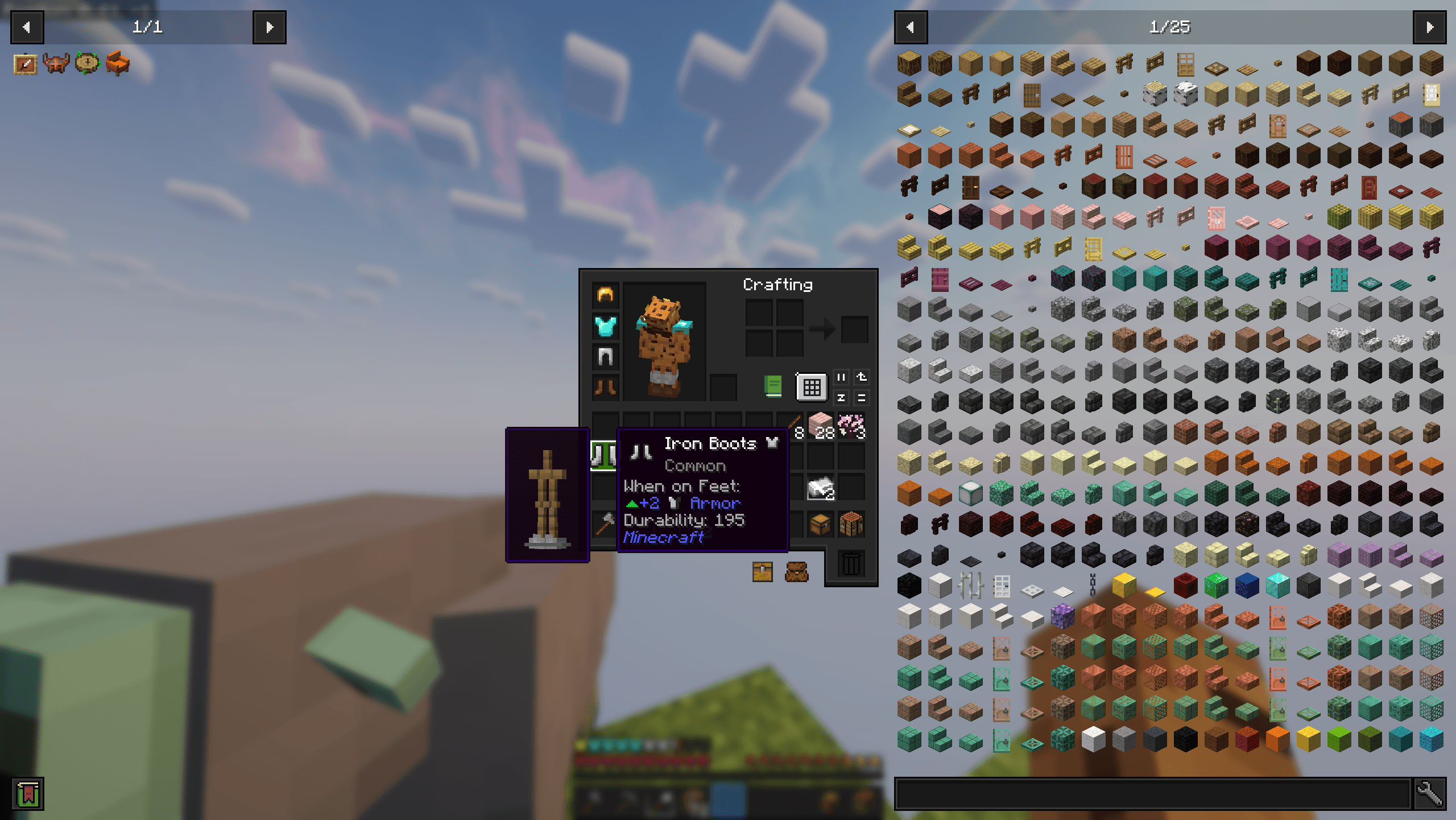Click the previous page arrow on the bookmark panel
This screenshot has height=820, width=1456.
[x=26, y=27]
